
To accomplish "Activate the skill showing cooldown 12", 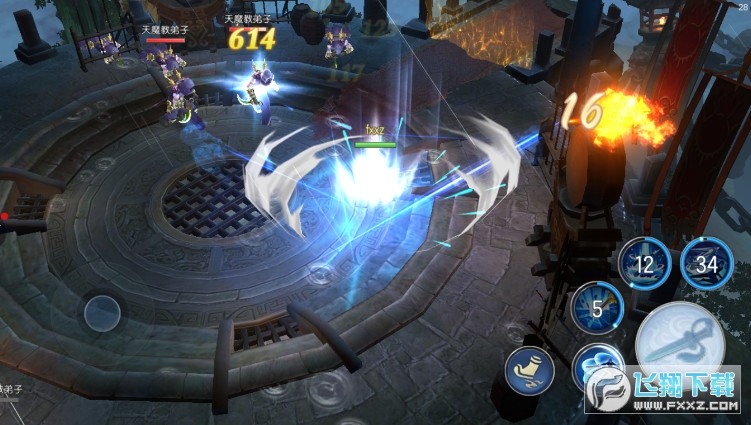I will point(644,264).
